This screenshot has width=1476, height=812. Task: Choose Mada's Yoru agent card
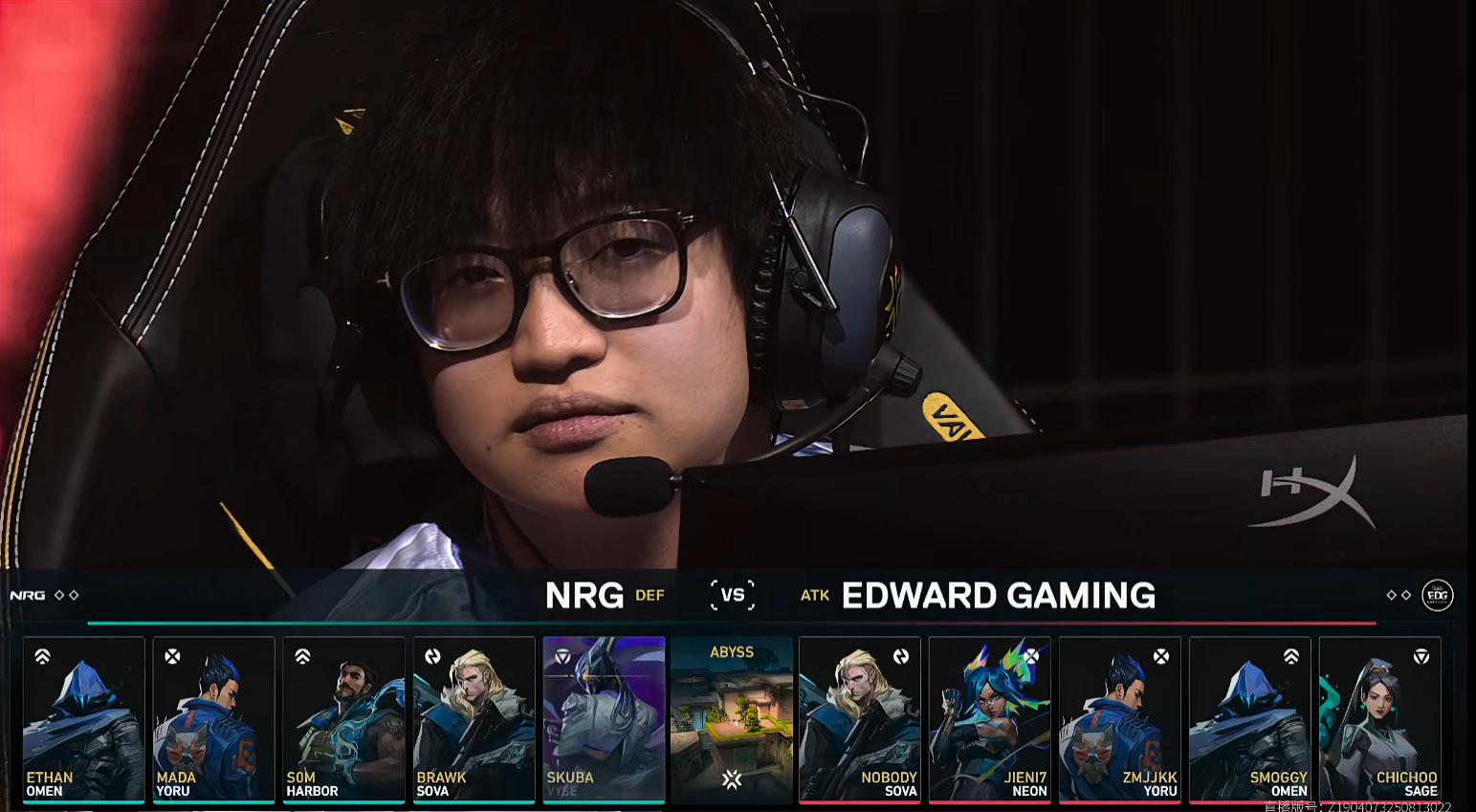tap(214, 719)
